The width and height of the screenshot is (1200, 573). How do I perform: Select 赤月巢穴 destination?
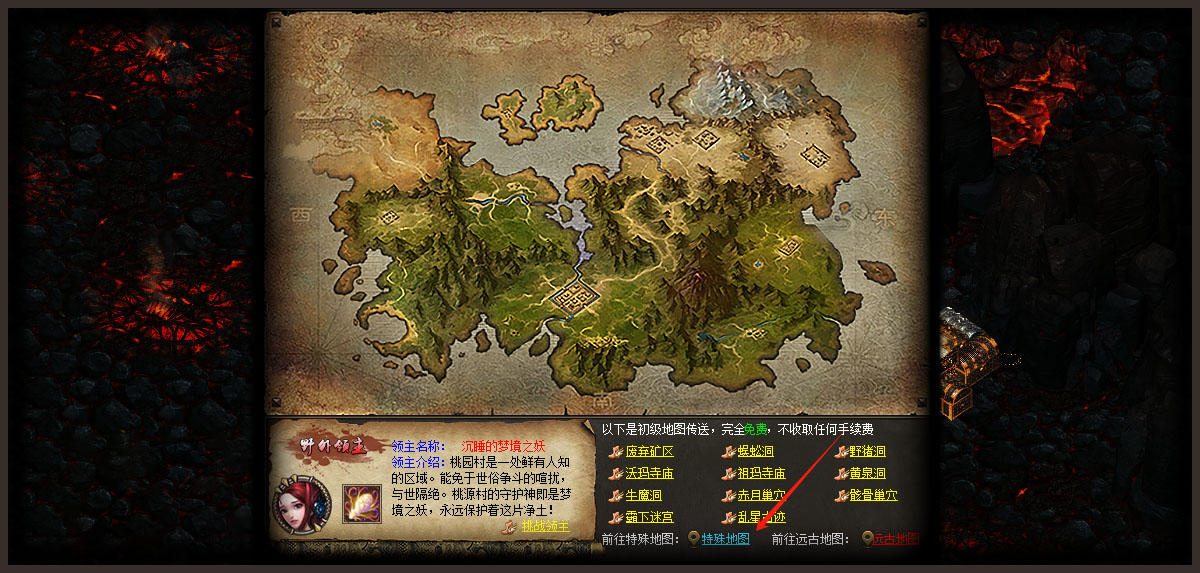[x=761, y=496]
